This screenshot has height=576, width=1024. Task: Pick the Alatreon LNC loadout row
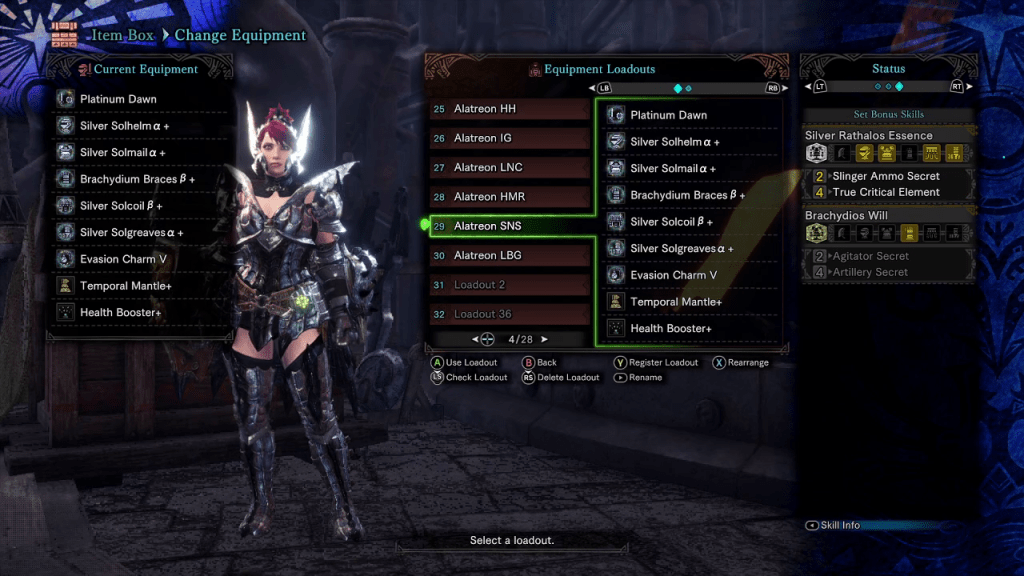(508, 167)
